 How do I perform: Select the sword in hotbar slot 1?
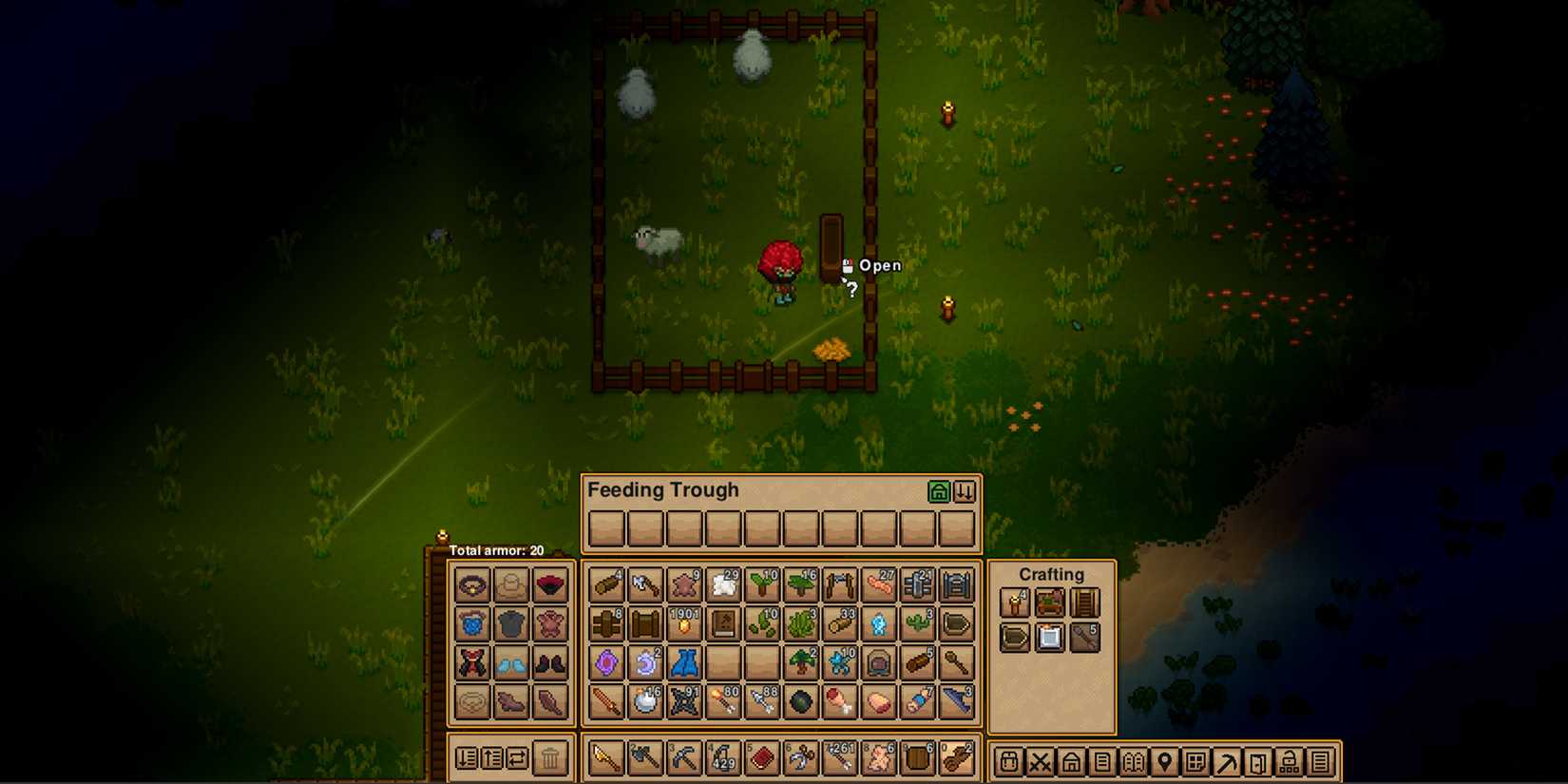(x=605, y=758)
